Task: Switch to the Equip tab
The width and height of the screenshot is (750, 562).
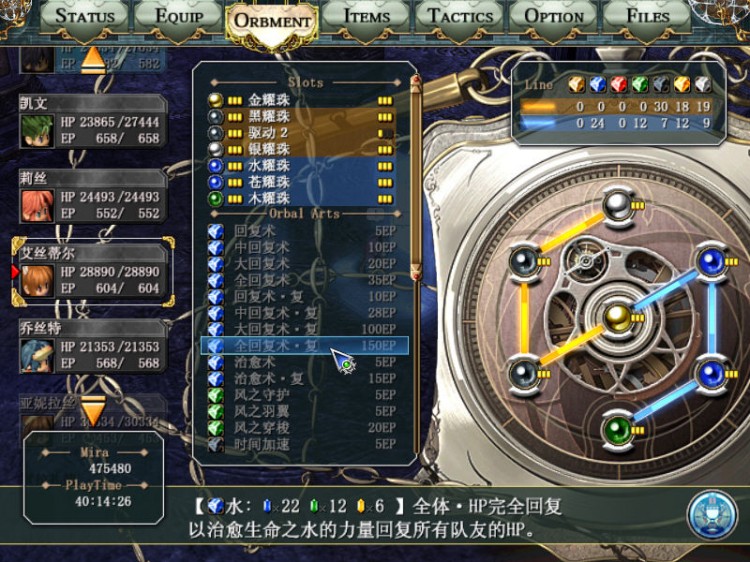Action: (177, 16)
